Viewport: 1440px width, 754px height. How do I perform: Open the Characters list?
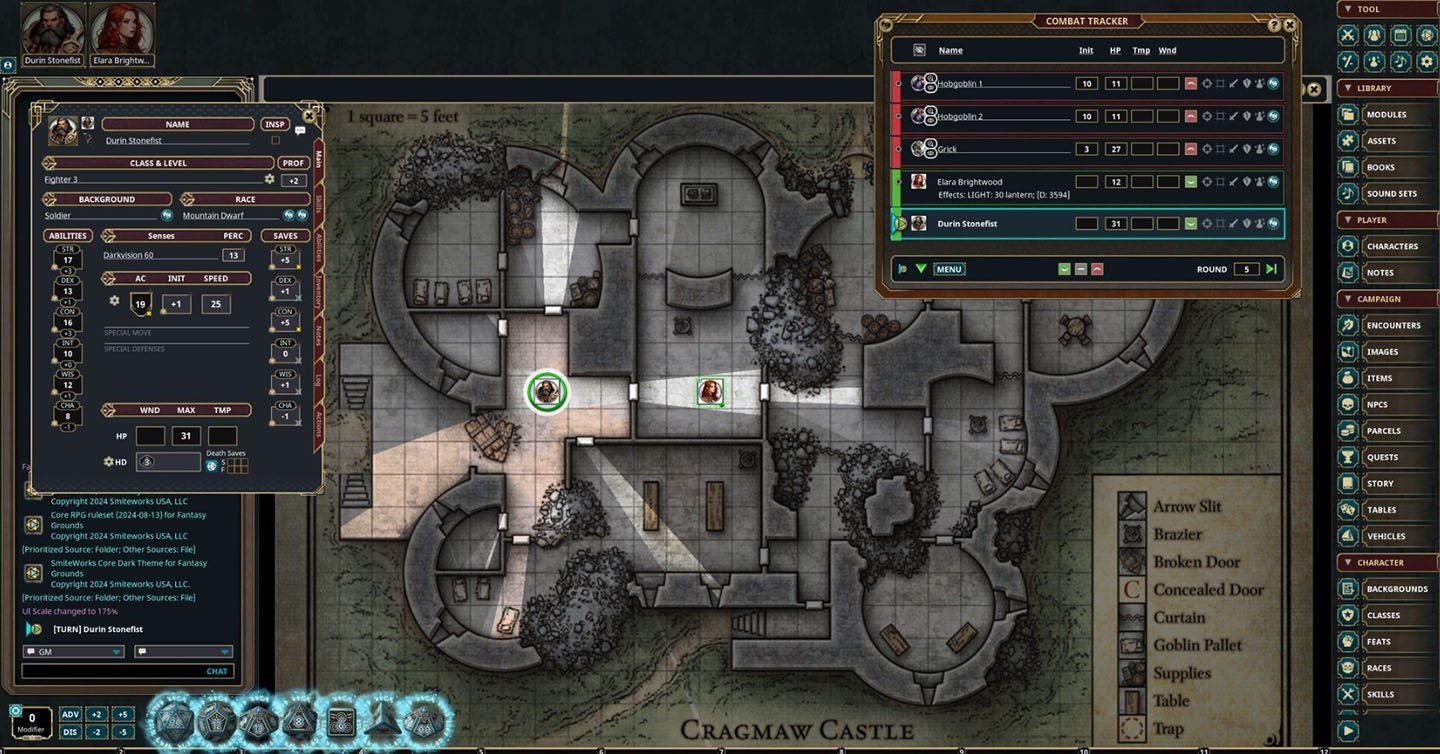(x=1391, y=246)
